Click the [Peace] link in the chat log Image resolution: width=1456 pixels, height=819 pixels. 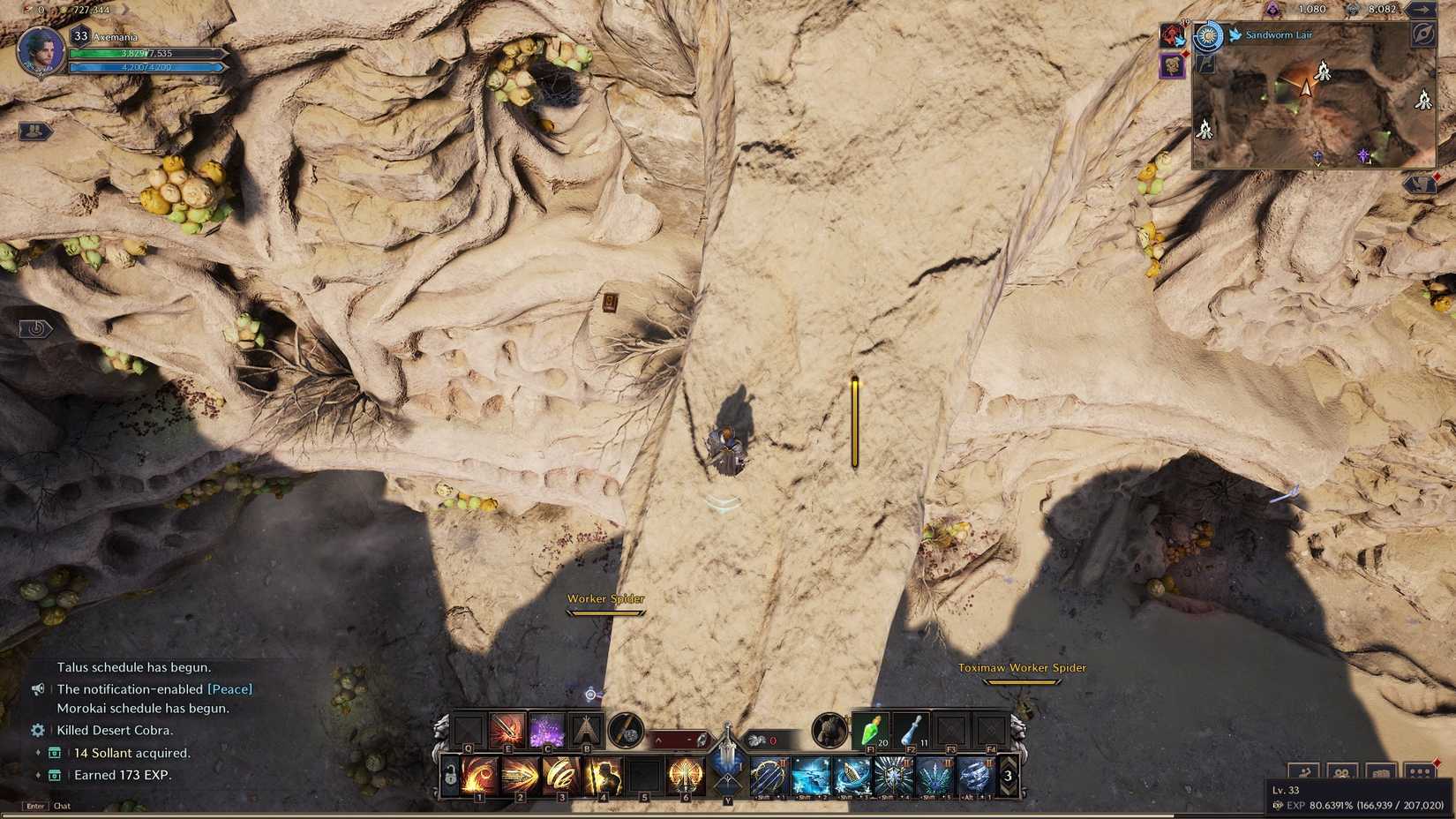231,688
